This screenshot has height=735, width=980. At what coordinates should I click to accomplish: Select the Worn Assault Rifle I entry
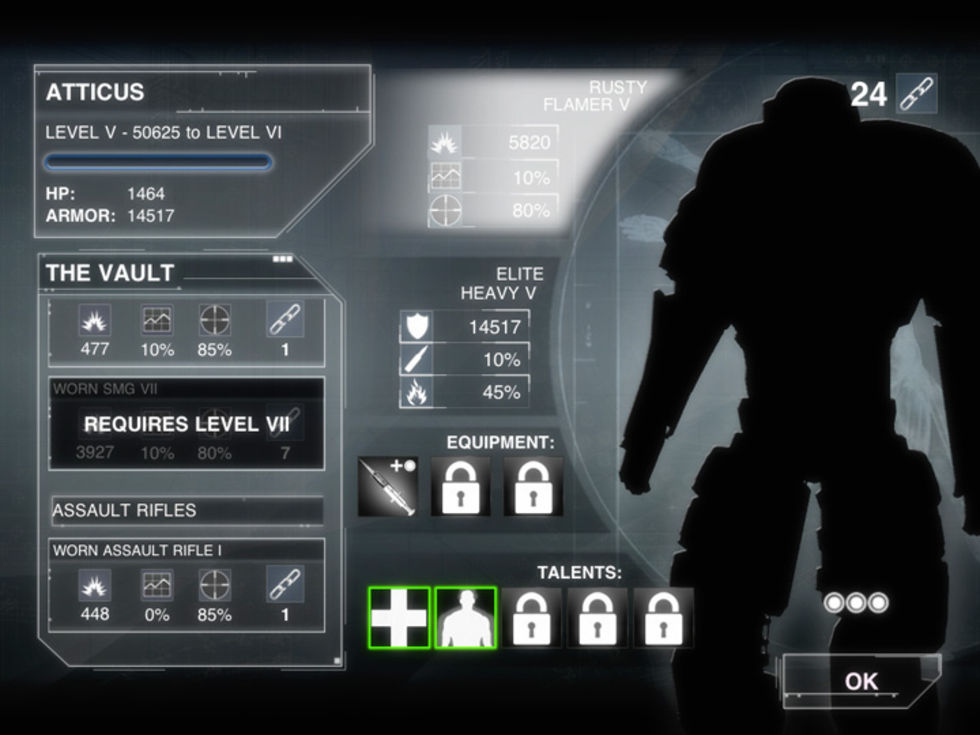click(187, 585)
